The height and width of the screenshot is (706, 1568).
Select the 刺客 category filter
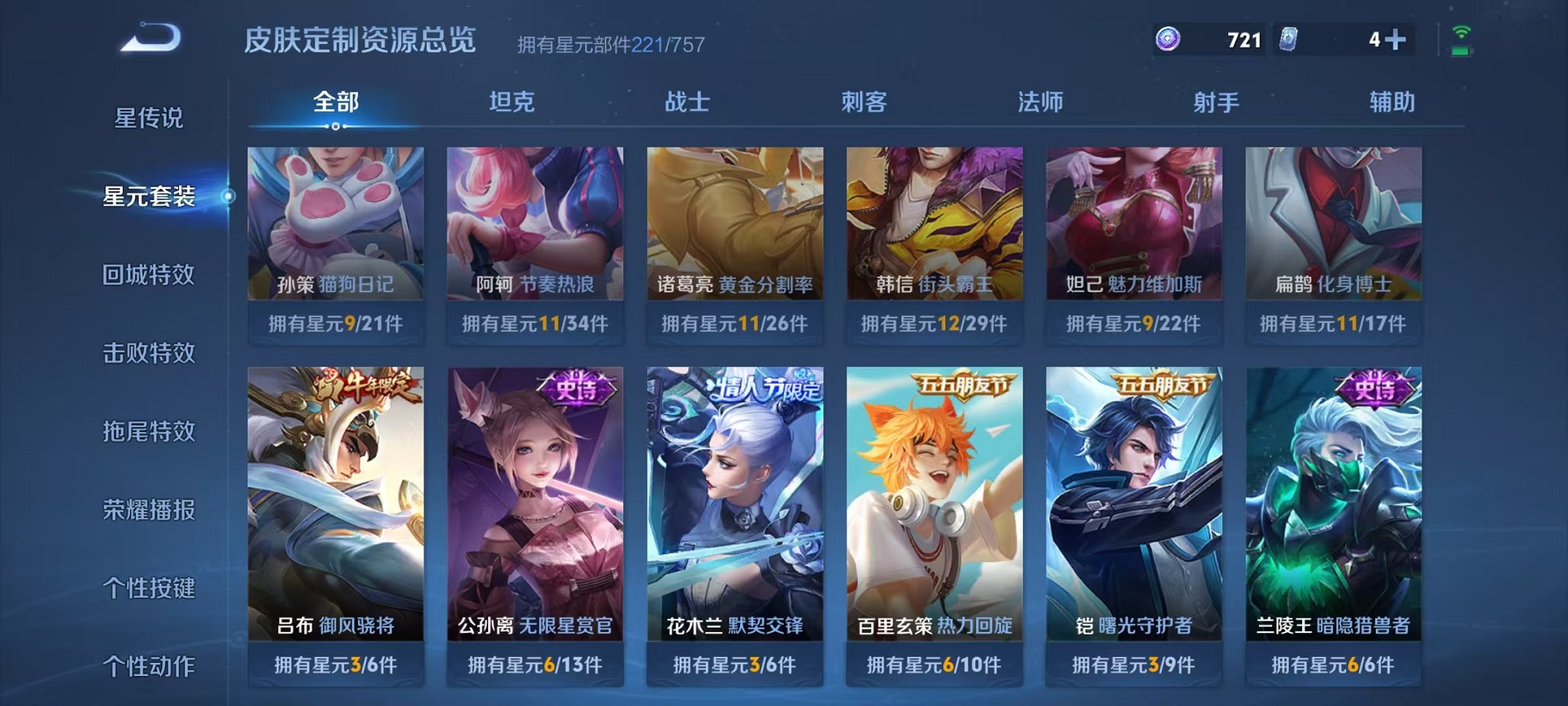point(865,100)
